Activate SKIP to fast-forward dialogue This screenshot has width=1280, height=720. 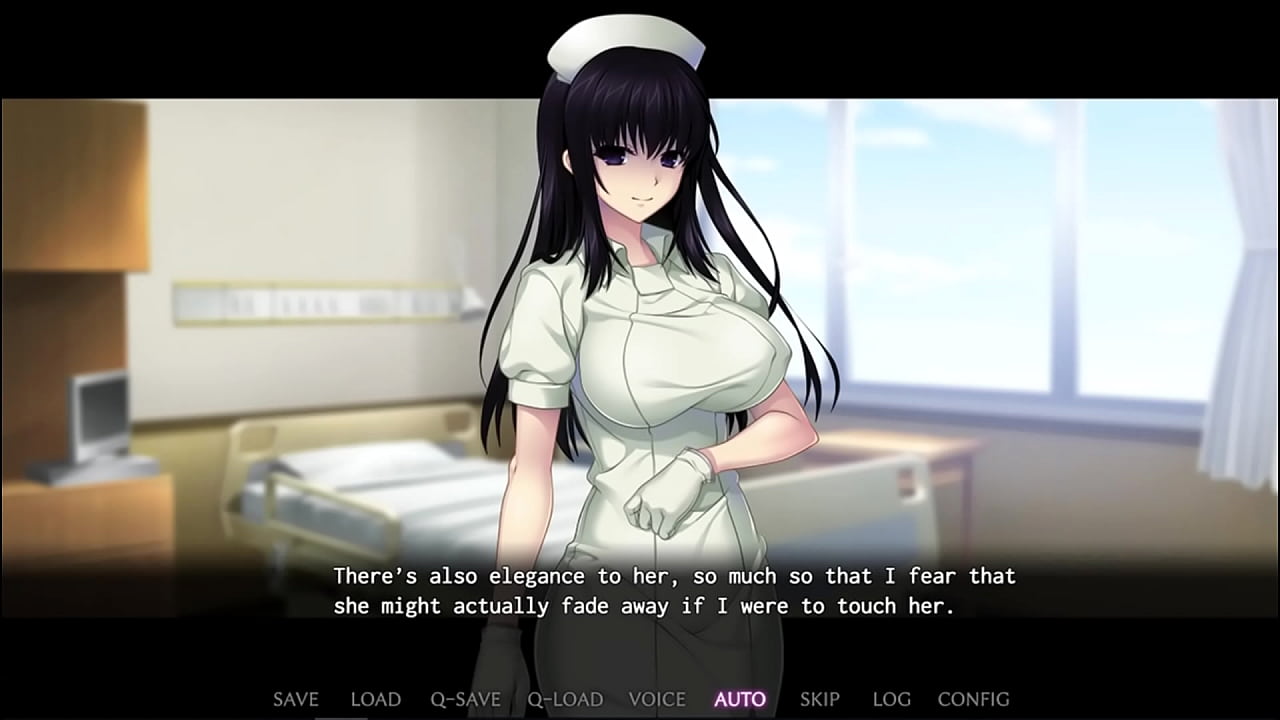(x=819, y=699)
